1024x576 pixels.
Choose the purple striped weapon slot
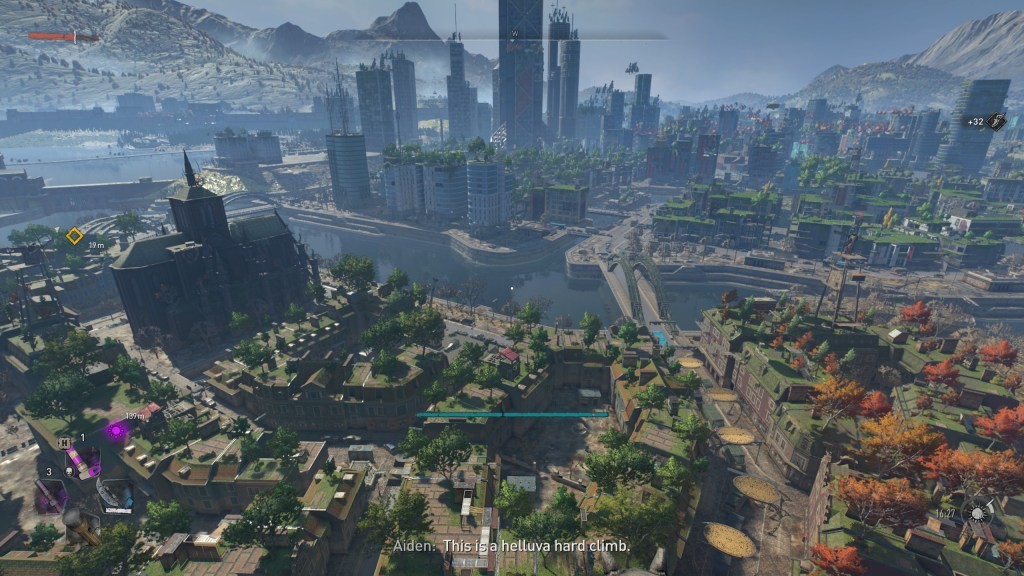click(83, 462)
